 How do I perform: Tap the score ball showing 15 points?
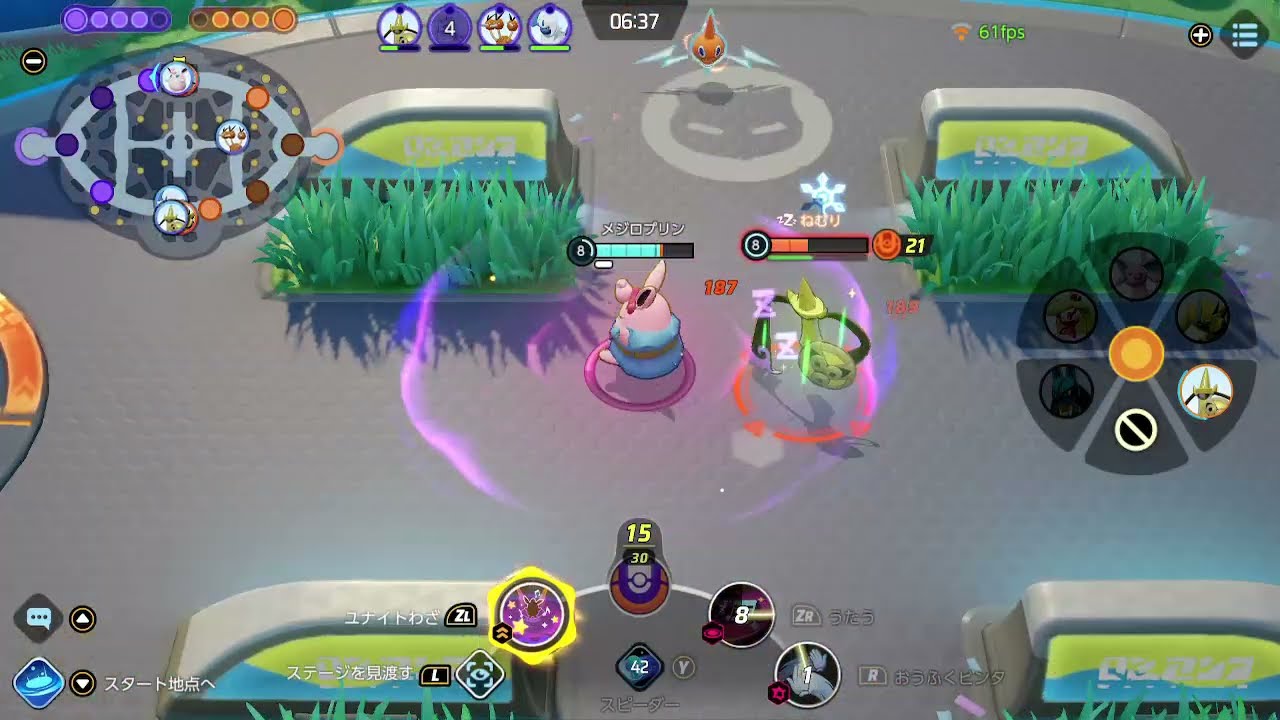(x=639, y=581)
